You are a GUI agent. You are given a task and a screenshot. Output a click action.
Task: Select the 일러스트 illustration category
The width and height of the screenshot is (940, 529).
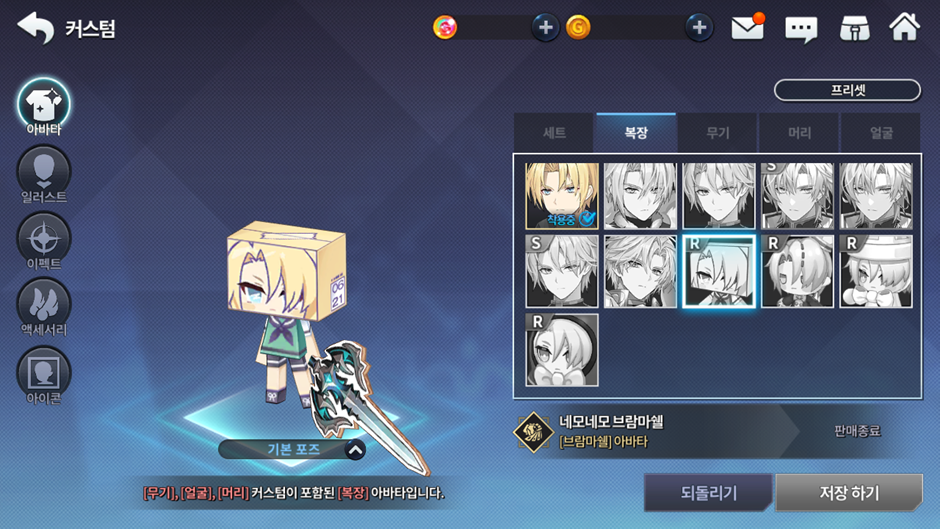point(43,172)
